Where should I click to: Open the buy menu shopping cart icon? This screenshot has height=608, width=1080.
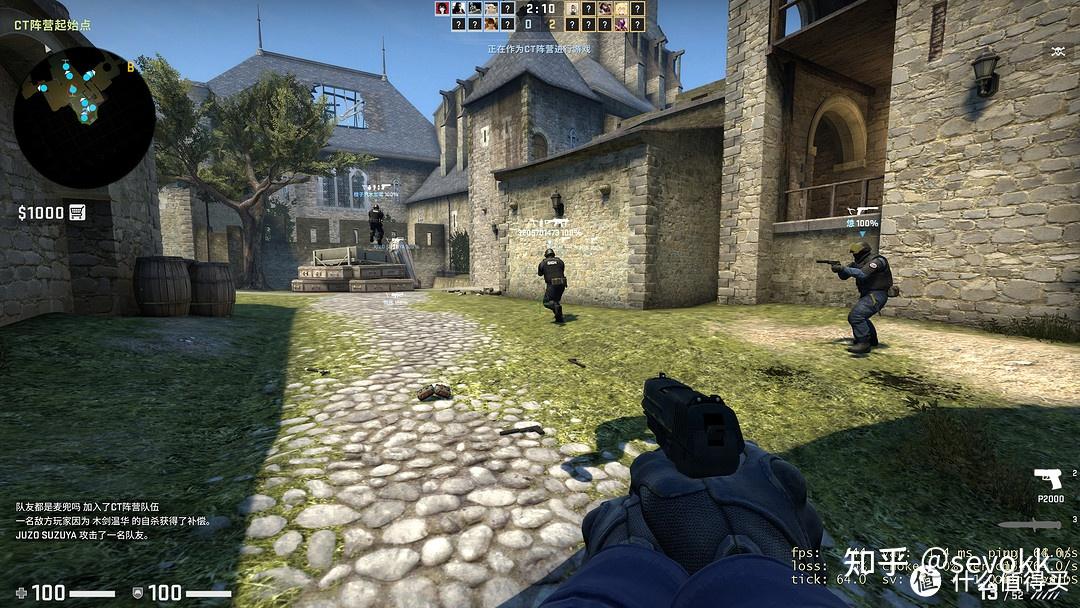coord(77,212)
